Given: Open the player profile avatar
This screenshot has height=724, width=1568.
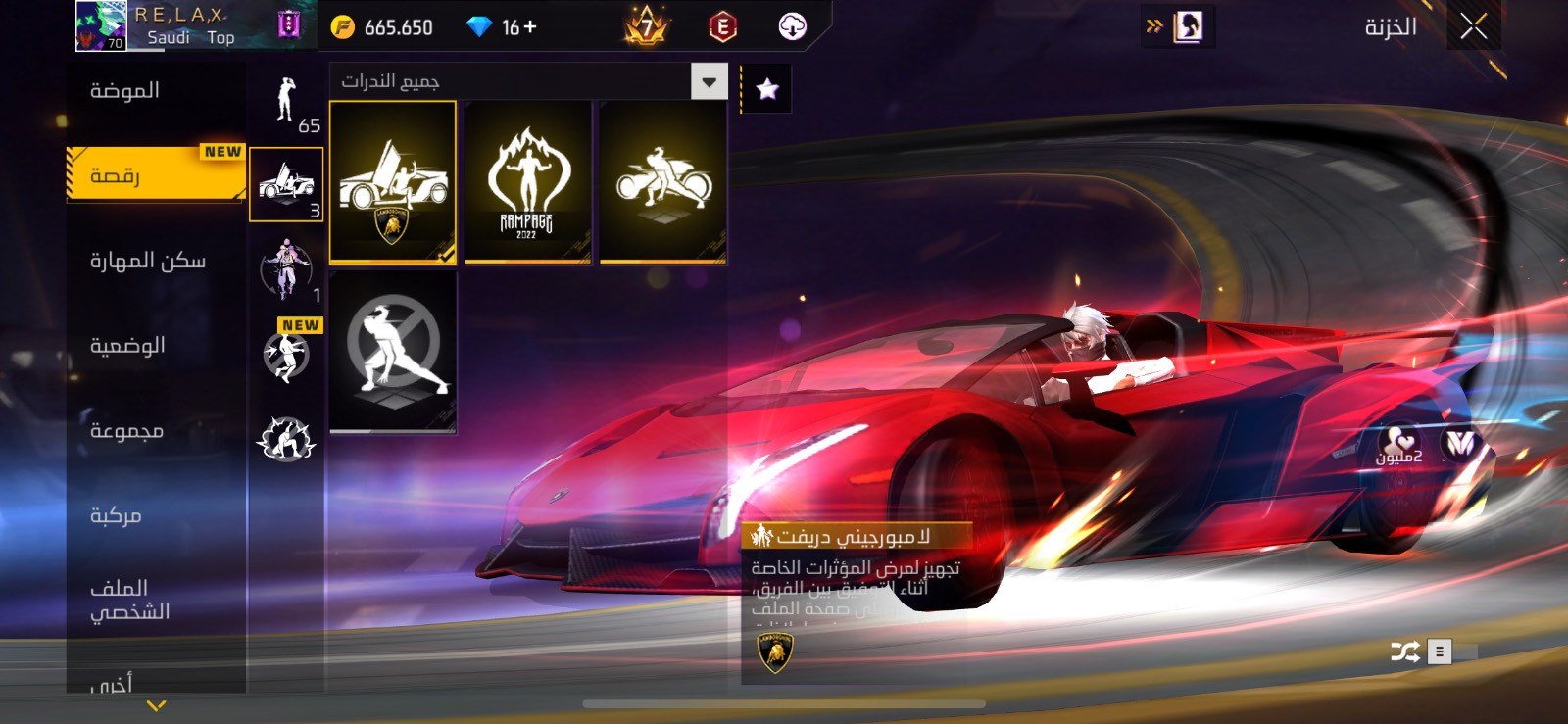Looking at the screenshot, I should (x=101, y=26).
